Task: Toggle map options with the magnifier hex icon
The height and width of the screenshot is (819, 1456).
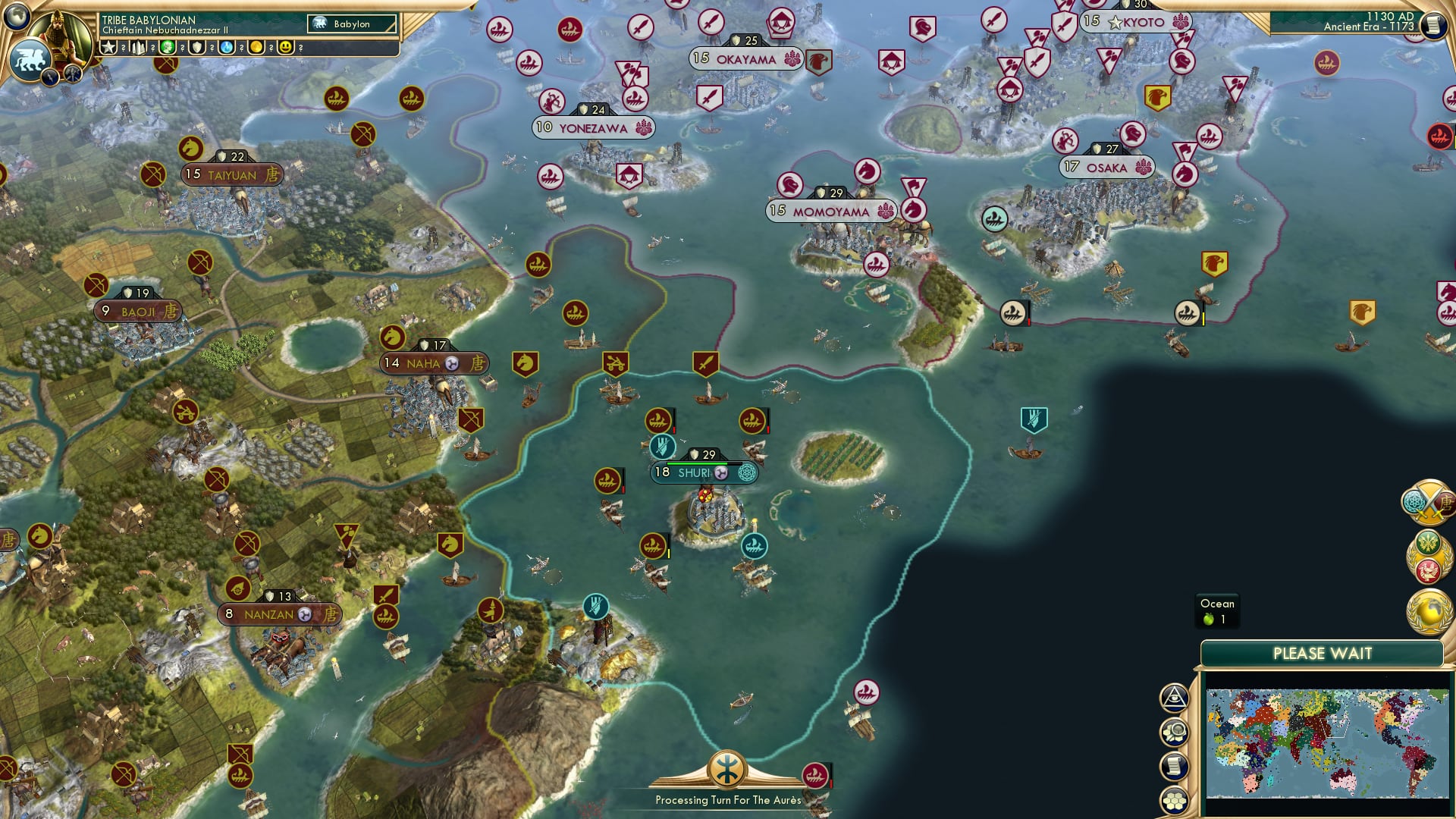Action: (x=1175, y=732)
